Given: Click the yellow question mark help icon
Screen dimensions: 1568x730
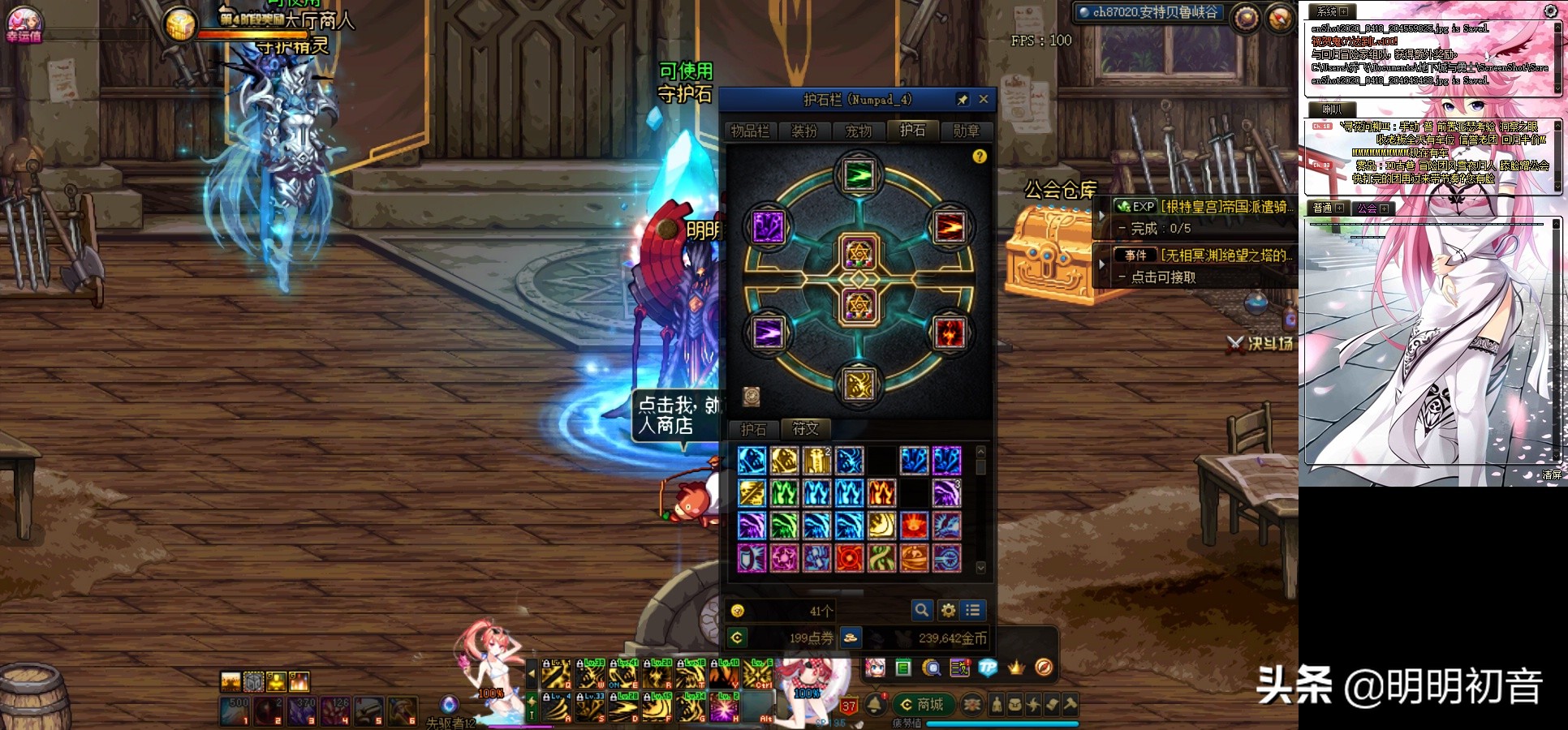Looking at the screenshot, I should 980,156.
